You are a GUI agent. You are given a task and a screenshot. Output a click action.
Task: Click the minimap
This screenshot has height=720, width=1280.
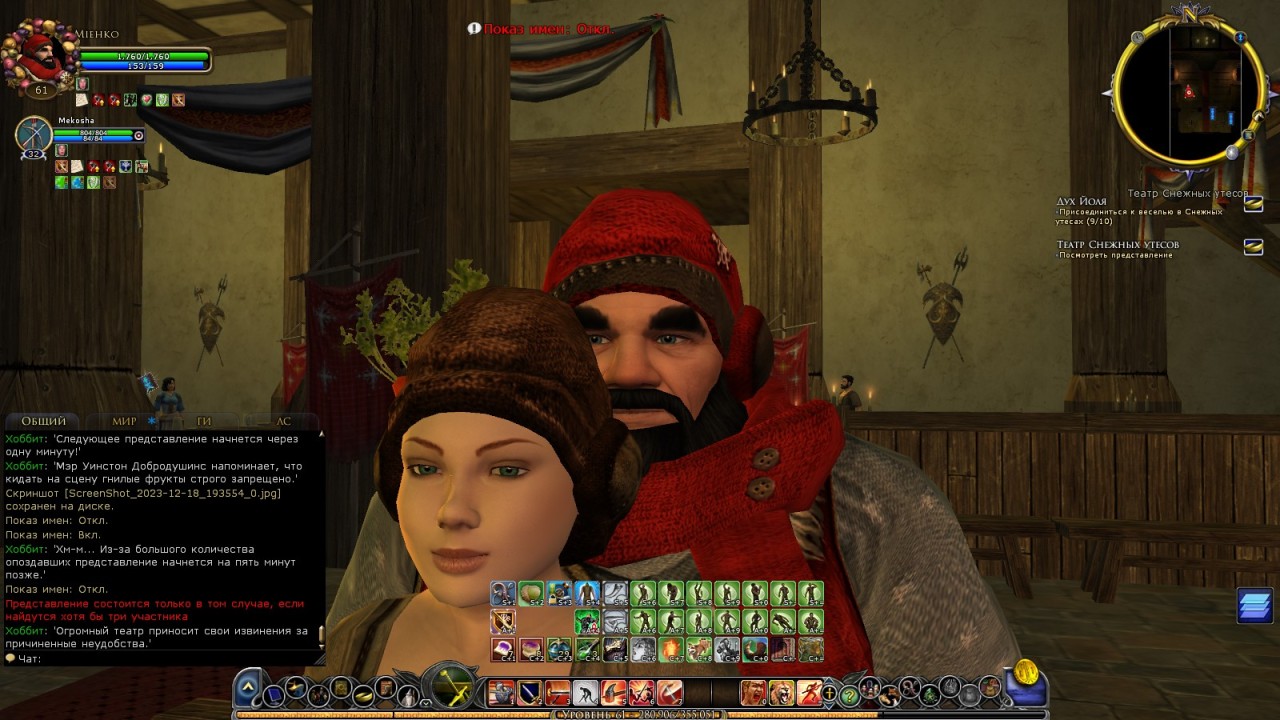1189,92
